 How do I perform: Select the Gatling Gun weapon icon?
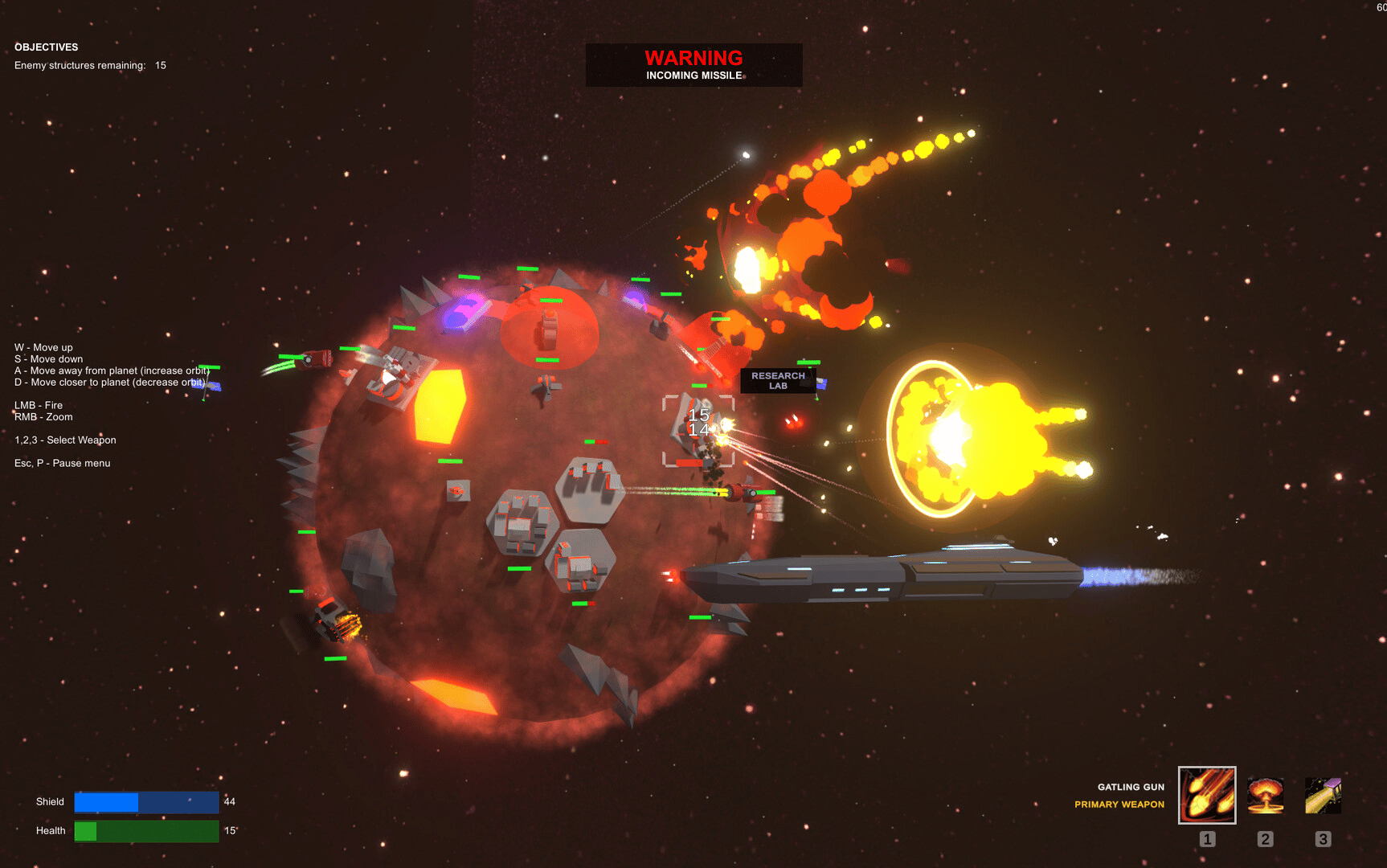(x=1206, y=795)
